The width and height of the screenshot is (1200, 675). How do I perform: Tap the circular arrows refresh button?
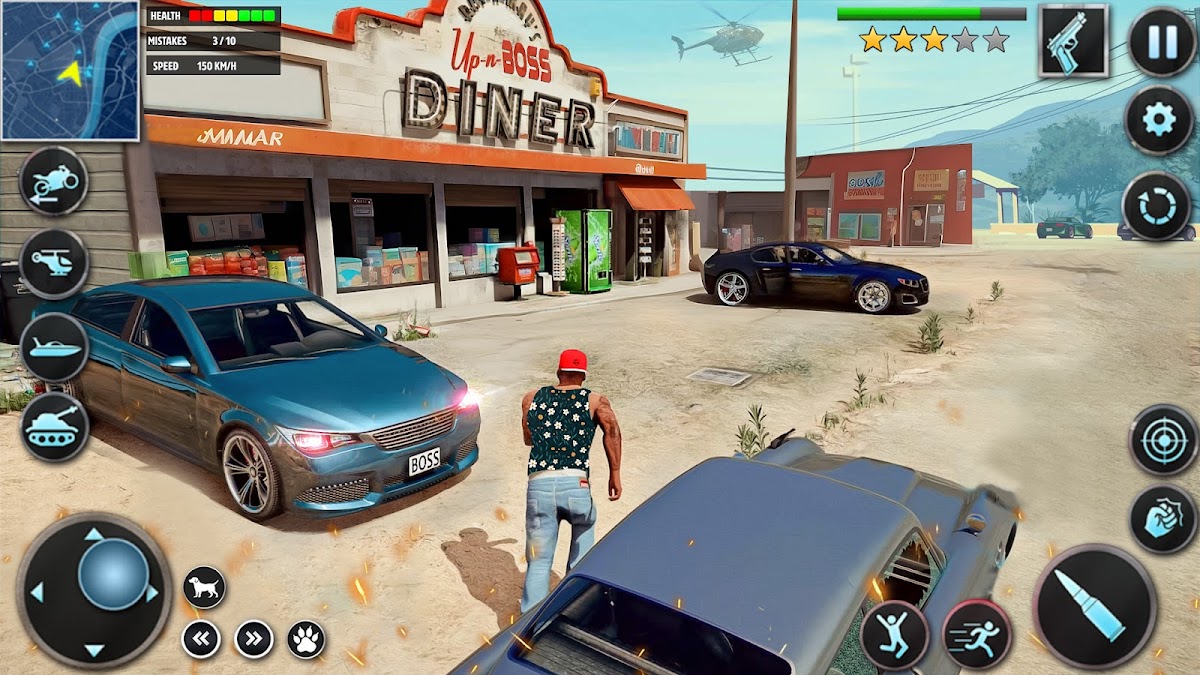pos(1156,206)
